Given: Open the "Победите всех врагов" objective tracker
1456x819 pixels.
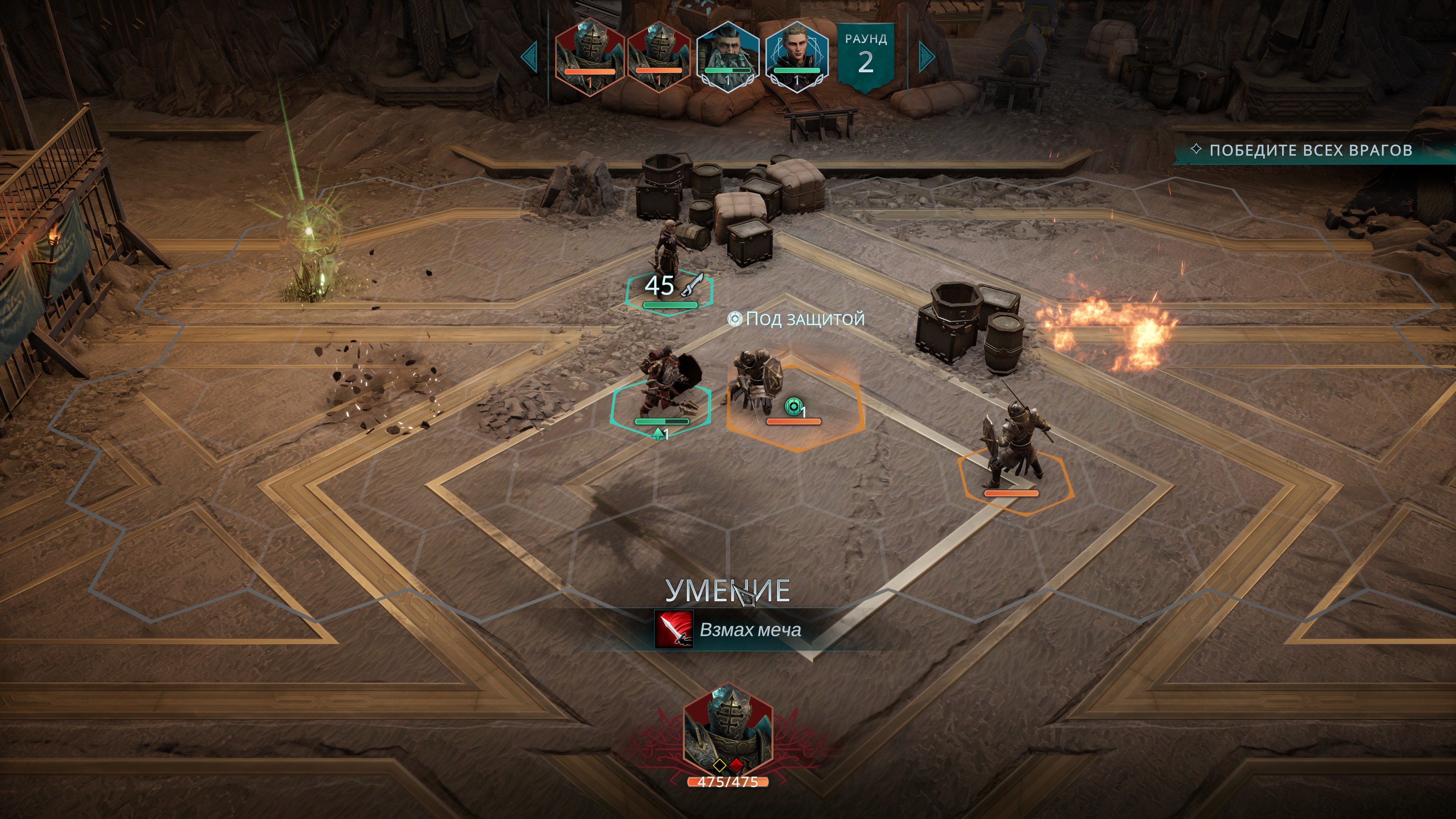Looking at the screenshot, I should pyautogui.click(x=1310, y=151).
